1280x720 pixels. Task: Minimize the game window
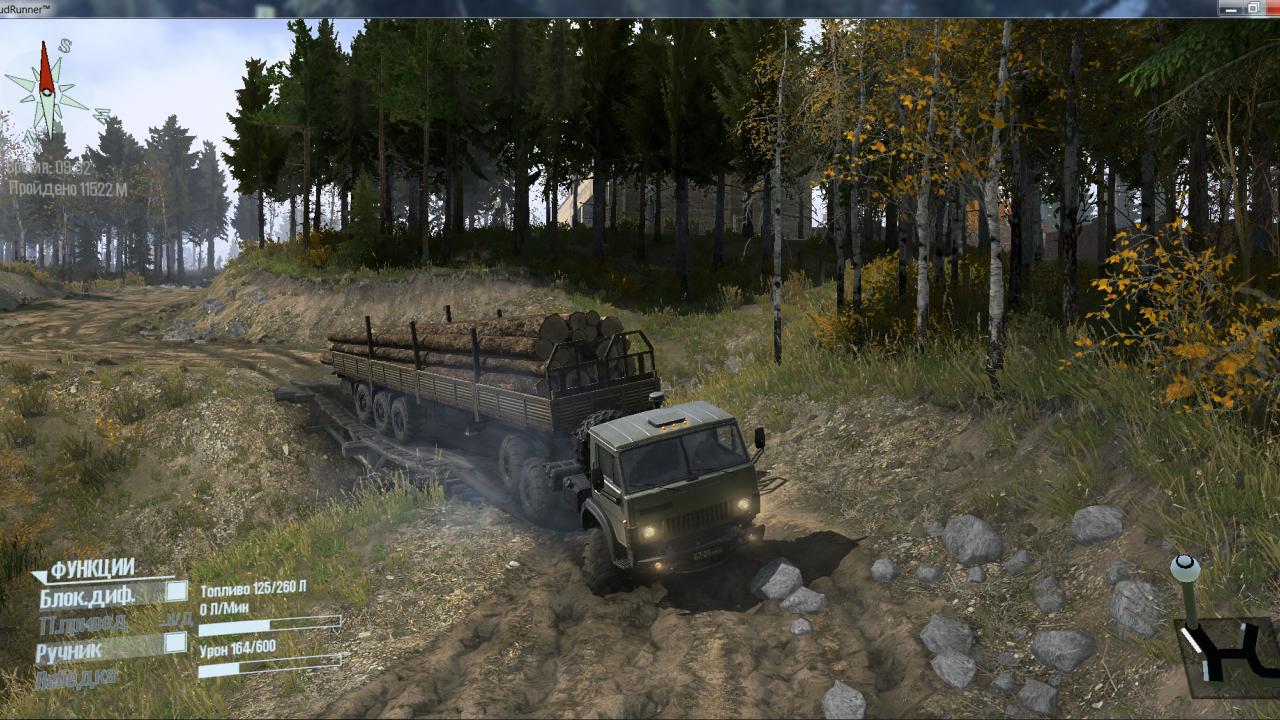click(1230, 8)
